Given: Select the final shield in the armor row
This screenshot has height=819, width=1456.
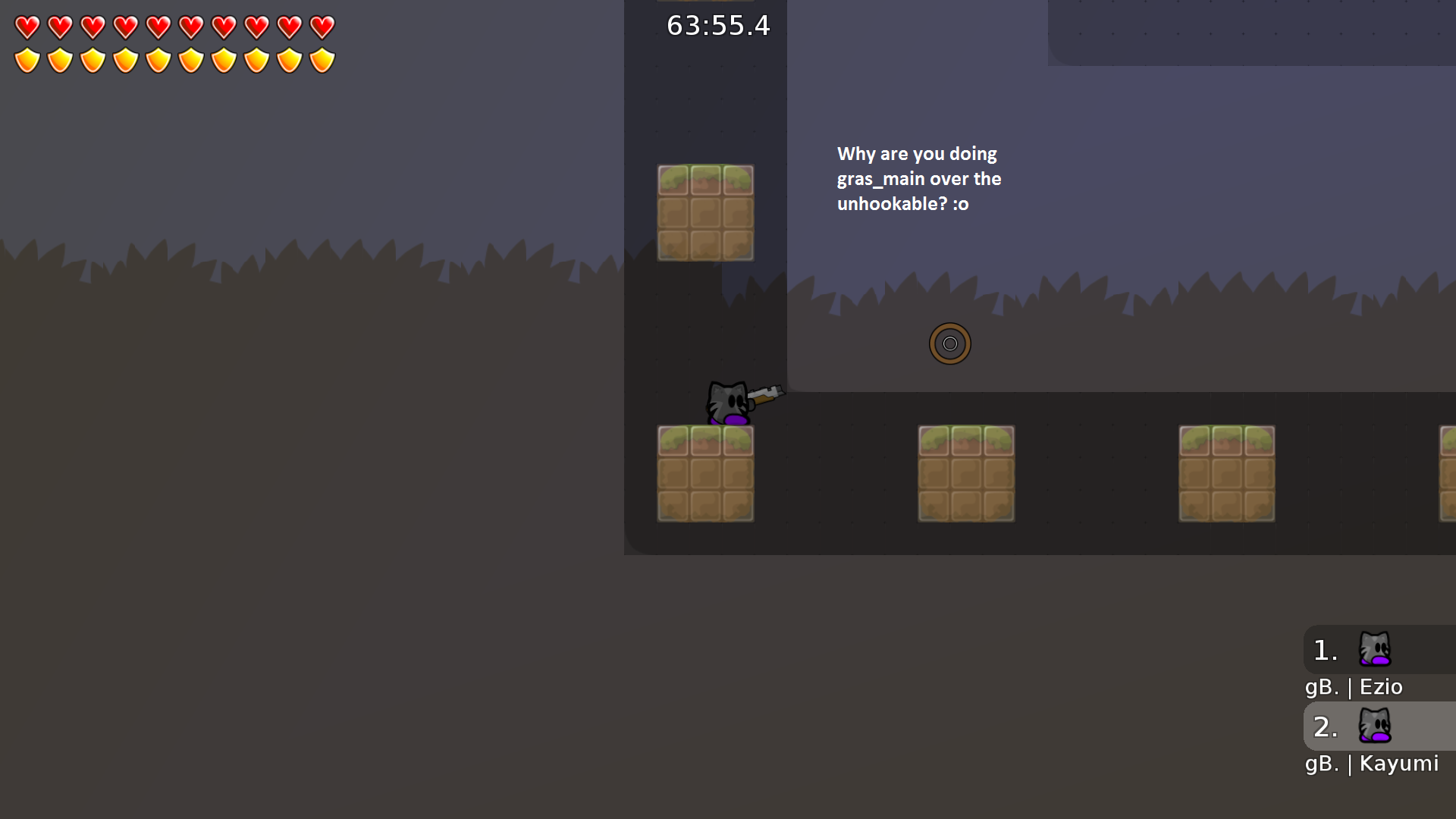Looking at the screenshot, I should (322, 58).
